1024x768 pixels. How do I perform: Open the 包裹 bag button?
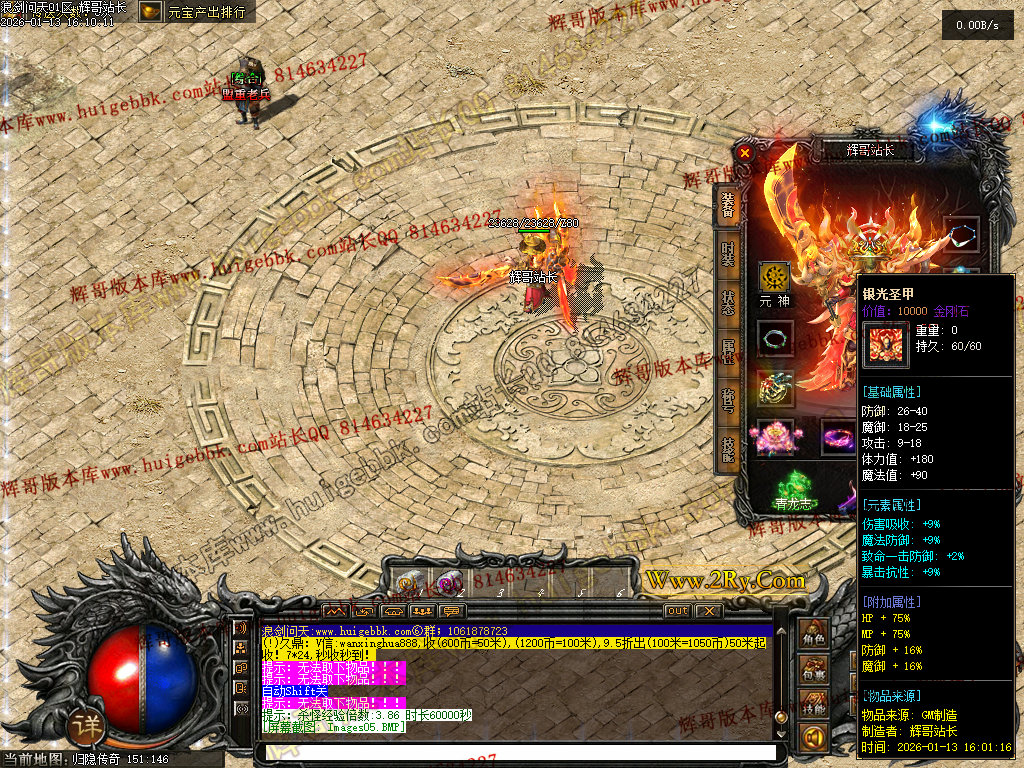(x=814, y=672)
